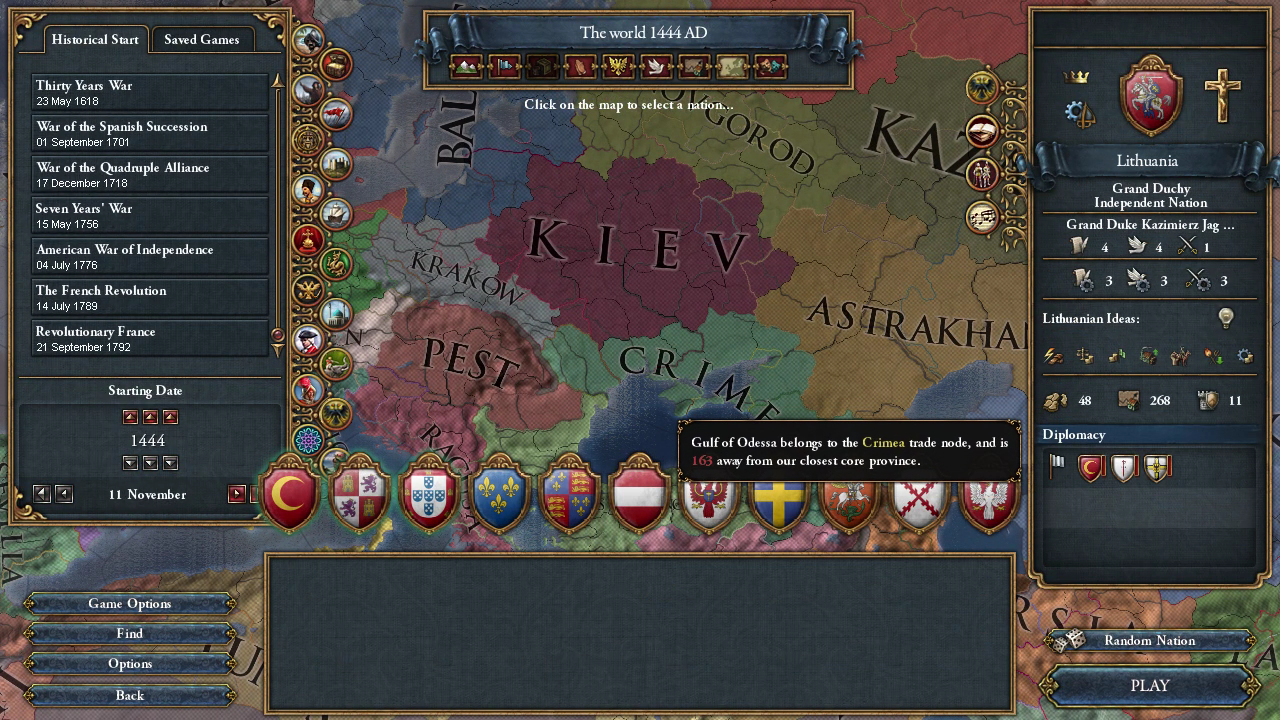Screen dimensions: 1280x720
Task: Click the fortification icon showing 11
Action: (x=1210, y=400)
